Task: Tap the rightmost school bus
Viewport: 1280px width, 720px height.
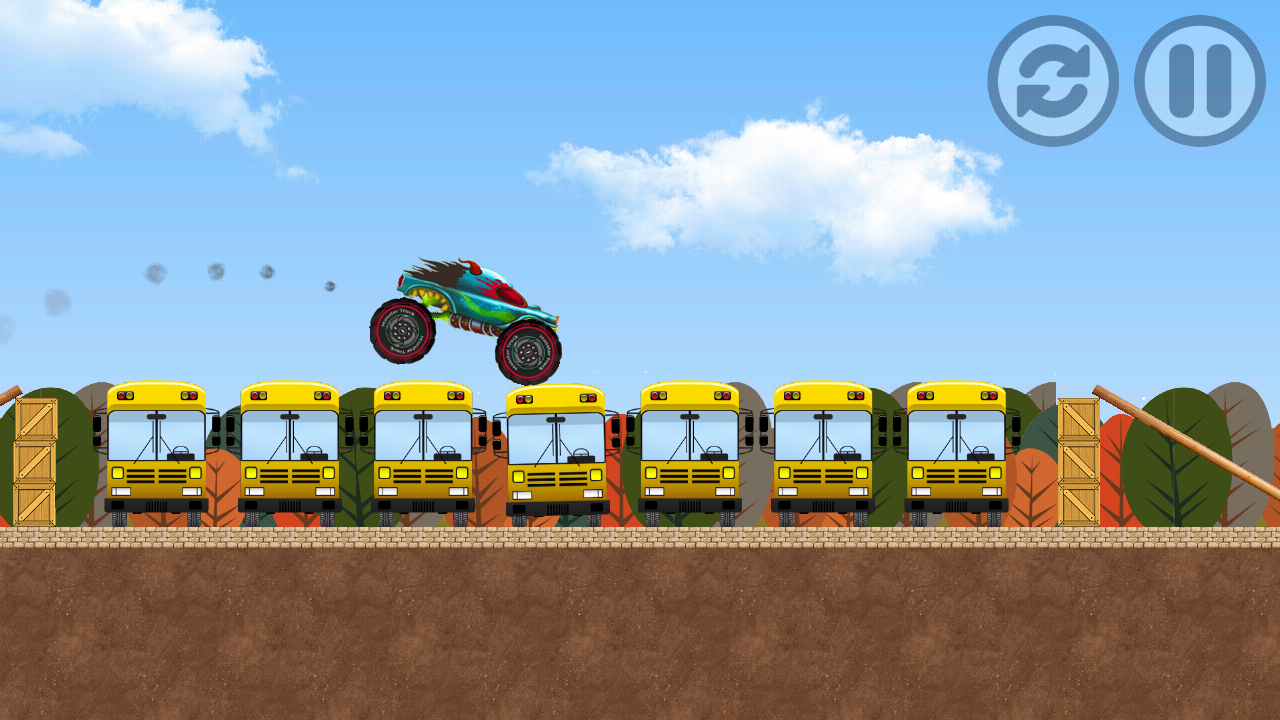Action: [958, 450]
